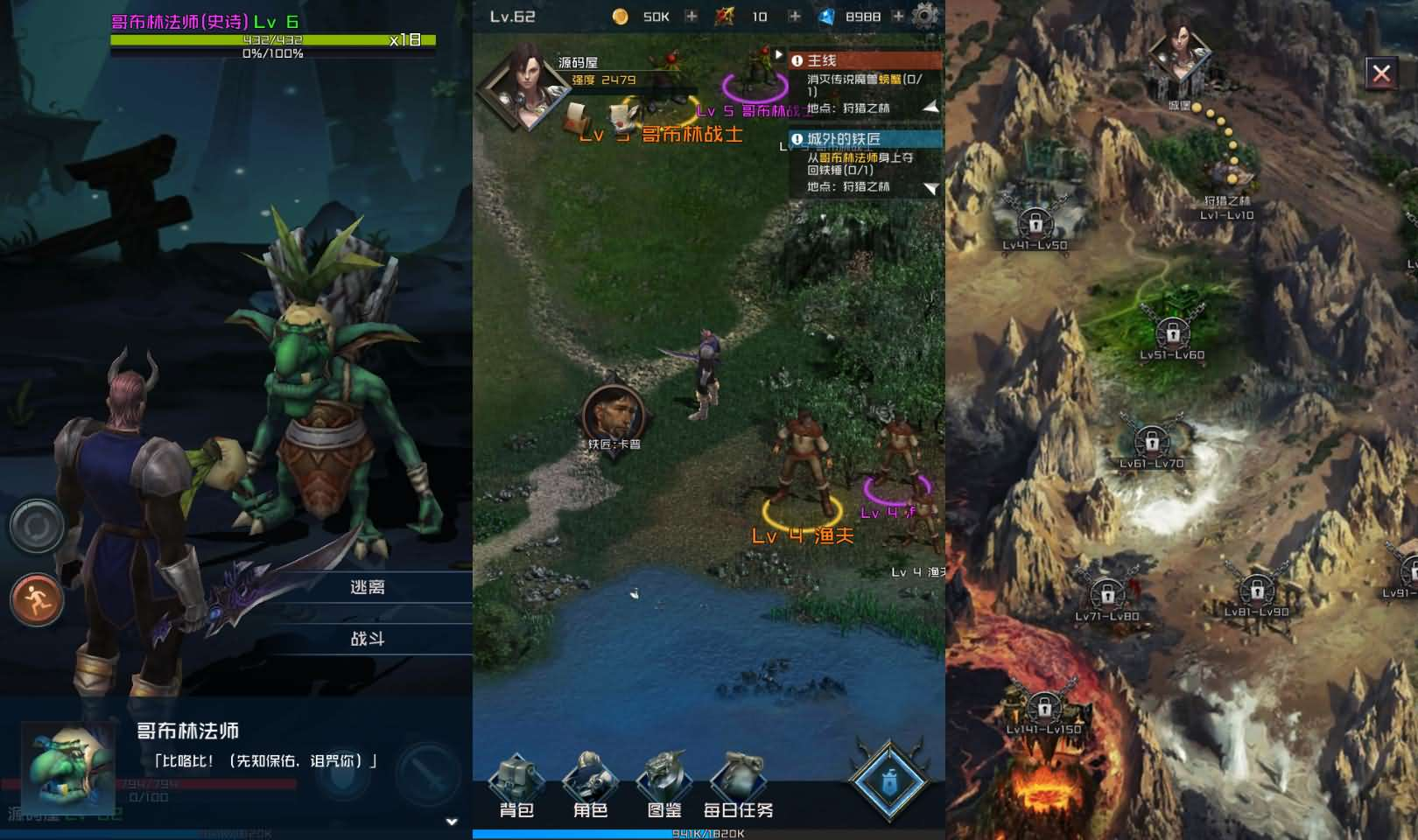Choose the 战斗 fight option
This screenshot has width=1418, height=840.
[368, 639]
